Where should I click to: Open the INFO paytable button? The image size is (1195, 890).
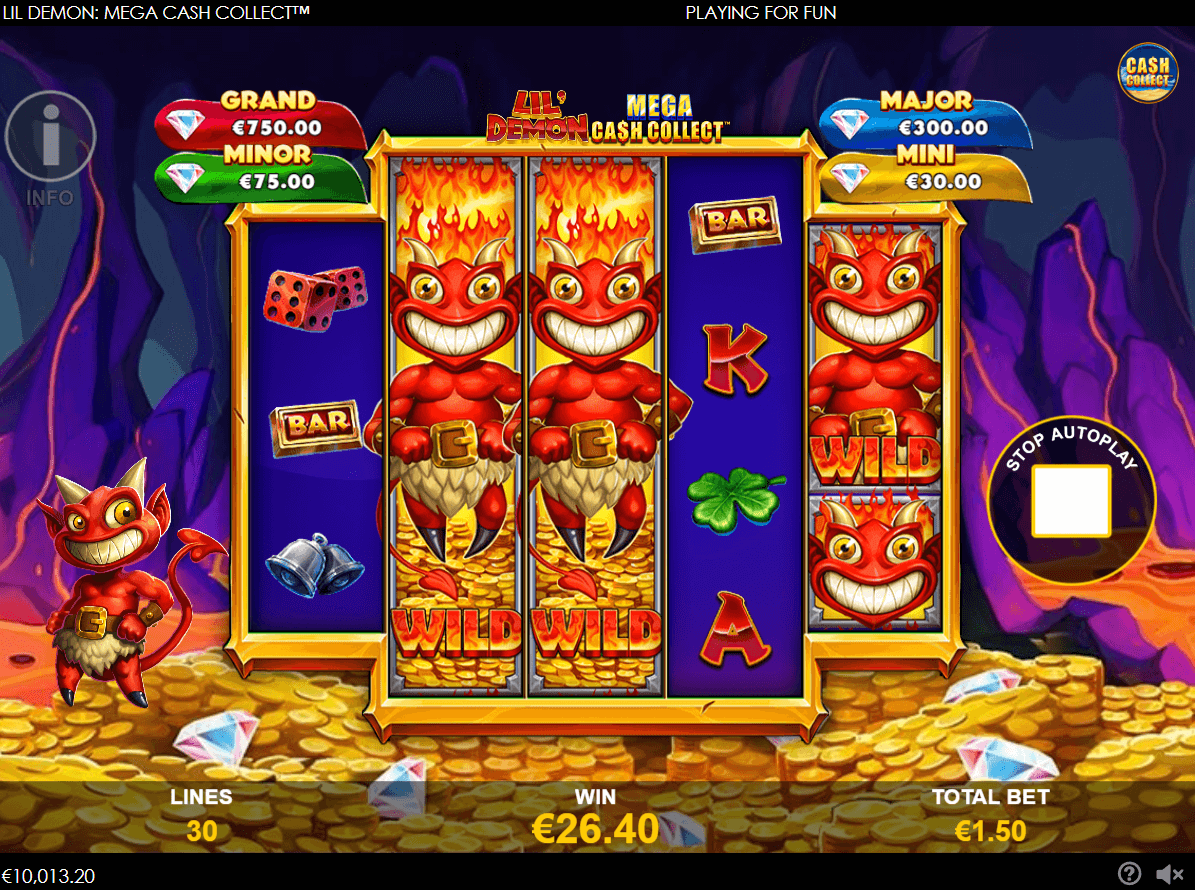[50, 142]
